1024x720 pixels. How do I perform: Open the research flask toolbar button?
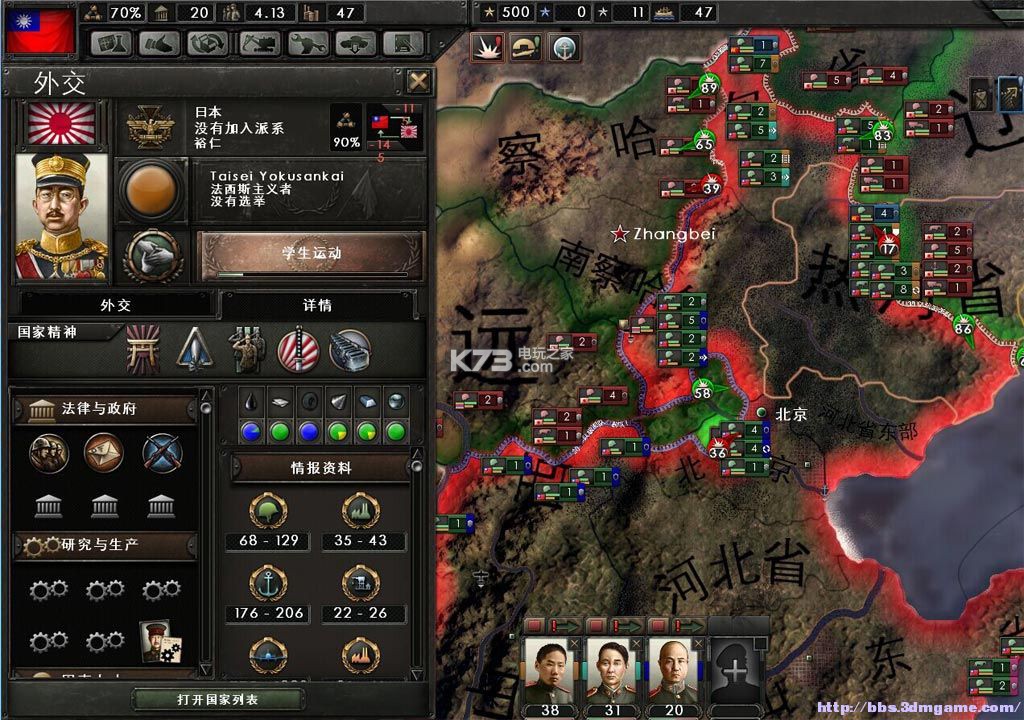coord(112,43)
